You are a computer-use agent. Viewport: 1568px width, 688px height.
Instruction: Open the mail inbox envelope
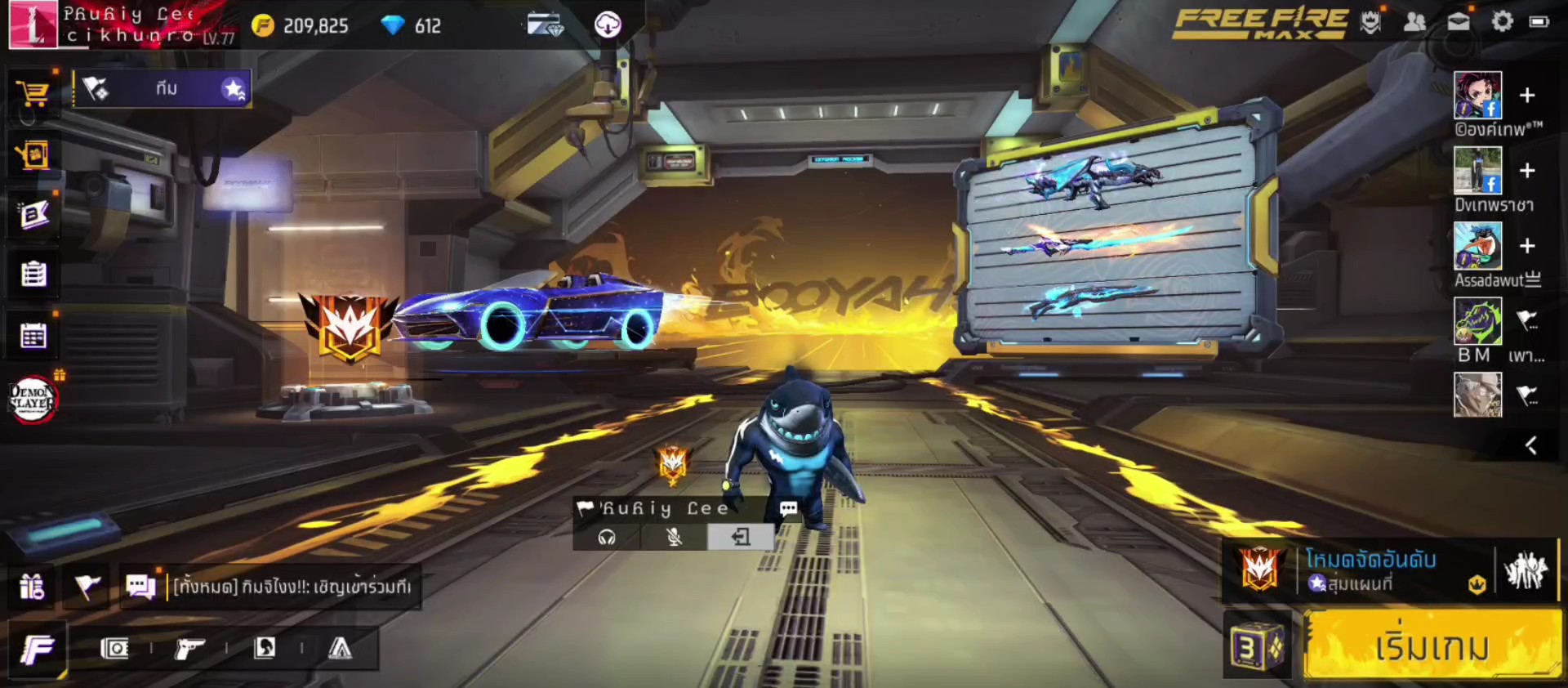[1459, 22]
